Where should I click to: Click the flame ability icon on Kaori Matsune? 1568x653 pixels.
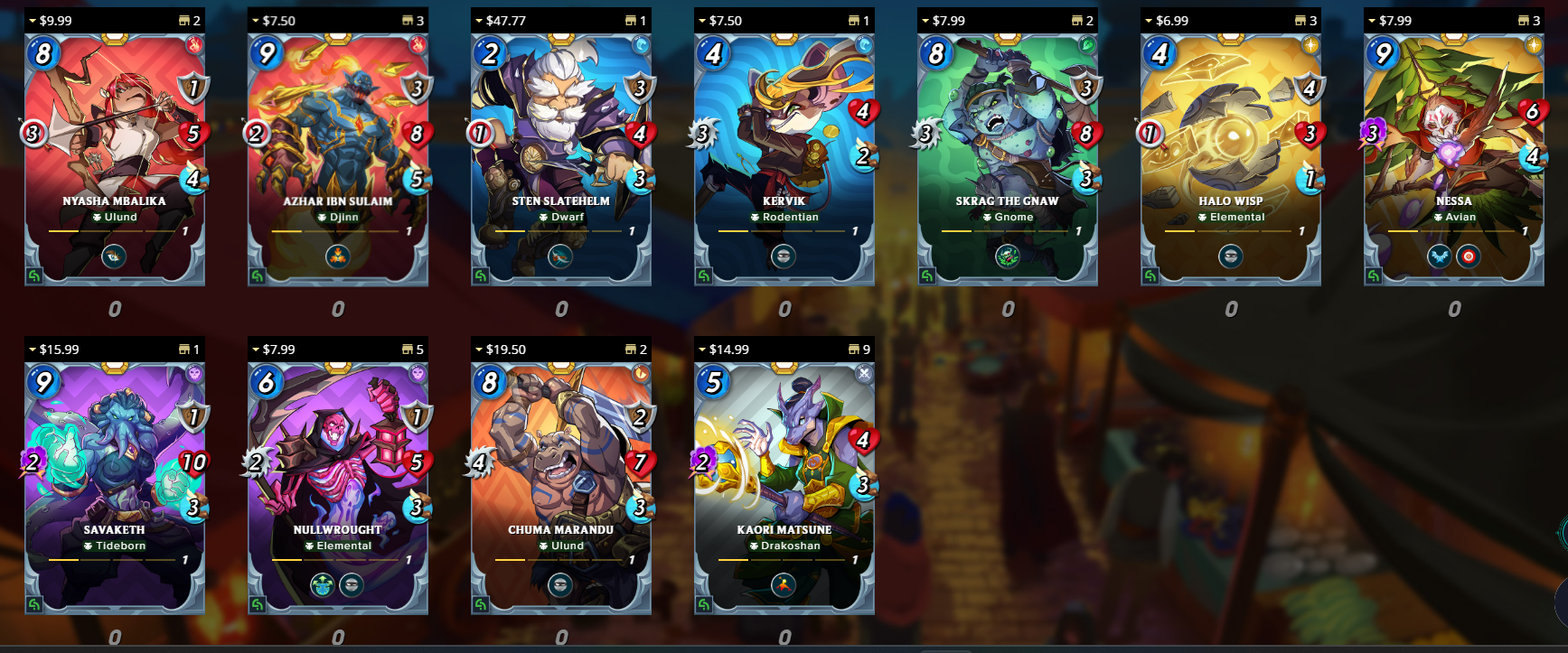[x=783, y=583]
